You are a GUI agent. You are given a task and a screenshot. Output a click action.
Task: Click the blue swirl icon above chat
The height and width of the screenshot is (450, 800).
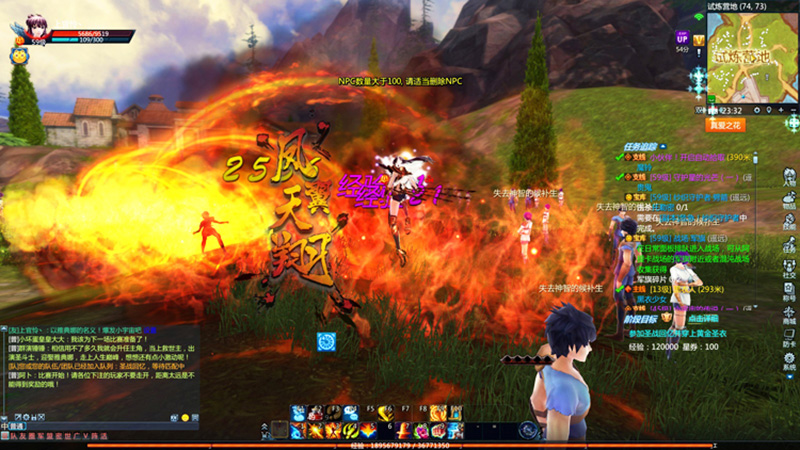327,341
